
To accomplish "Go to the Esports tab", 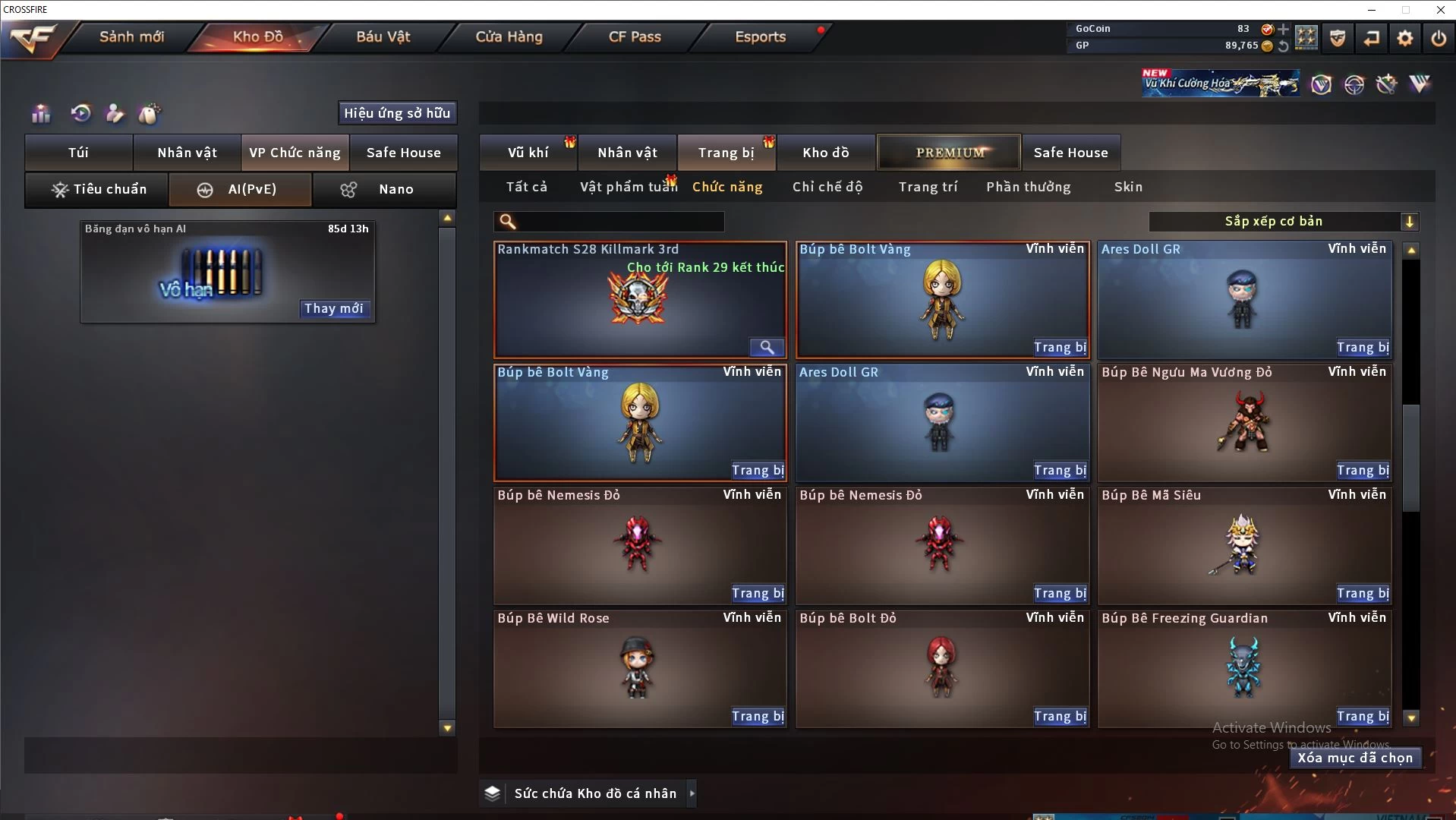I will pyautogui.click(x=760, y=36).
